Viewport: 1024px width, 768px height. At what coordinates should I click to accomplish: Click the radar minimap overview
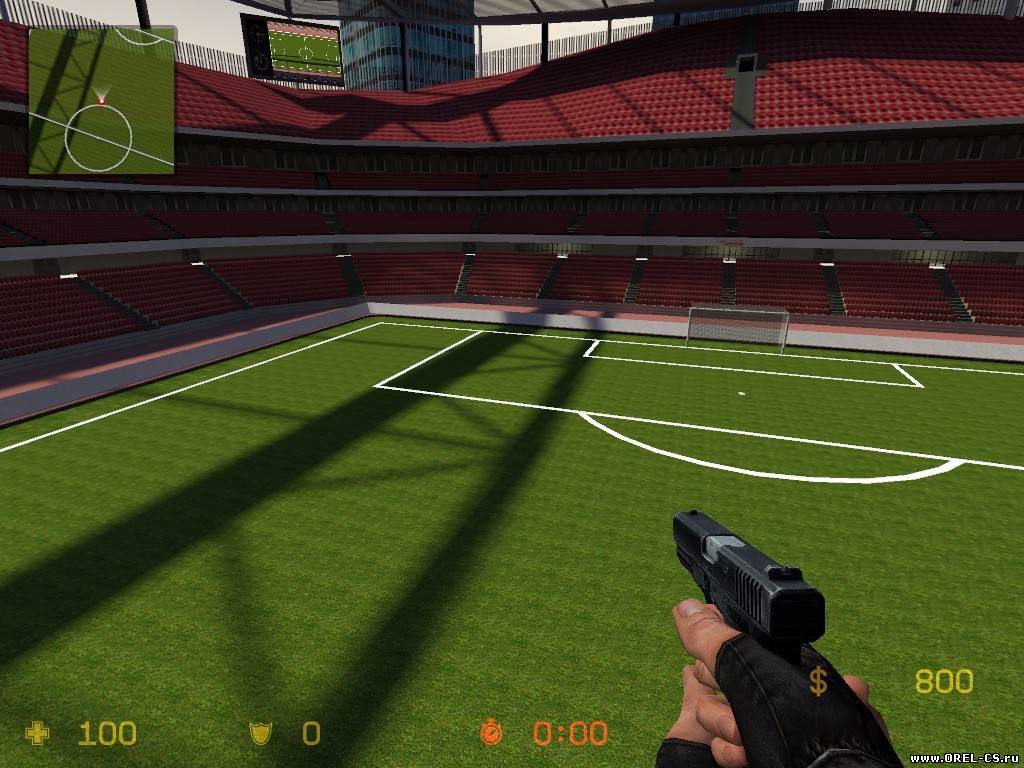click(101, 100)
